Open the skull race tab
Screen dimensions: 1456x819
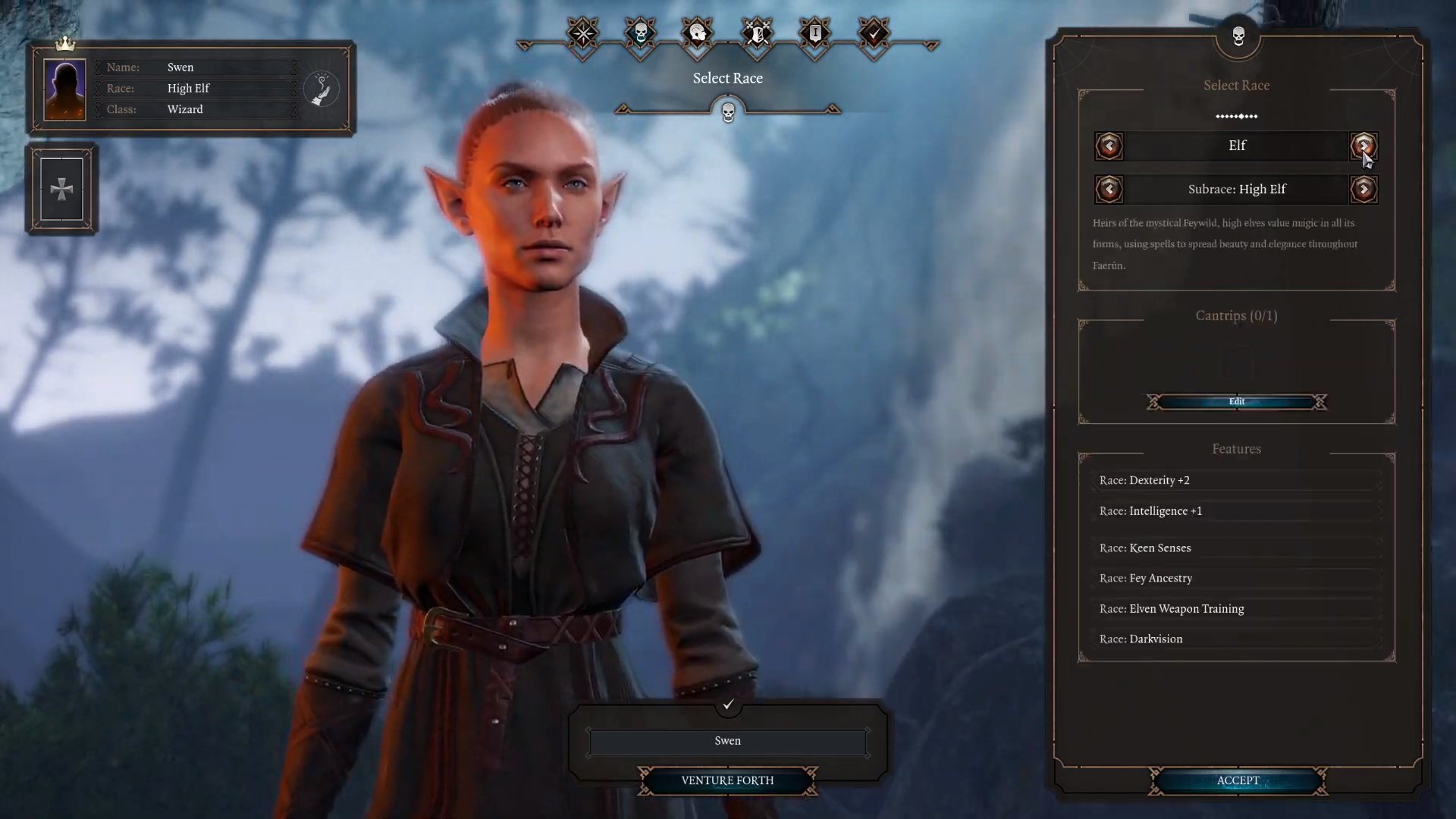click(x=640, y=34)
